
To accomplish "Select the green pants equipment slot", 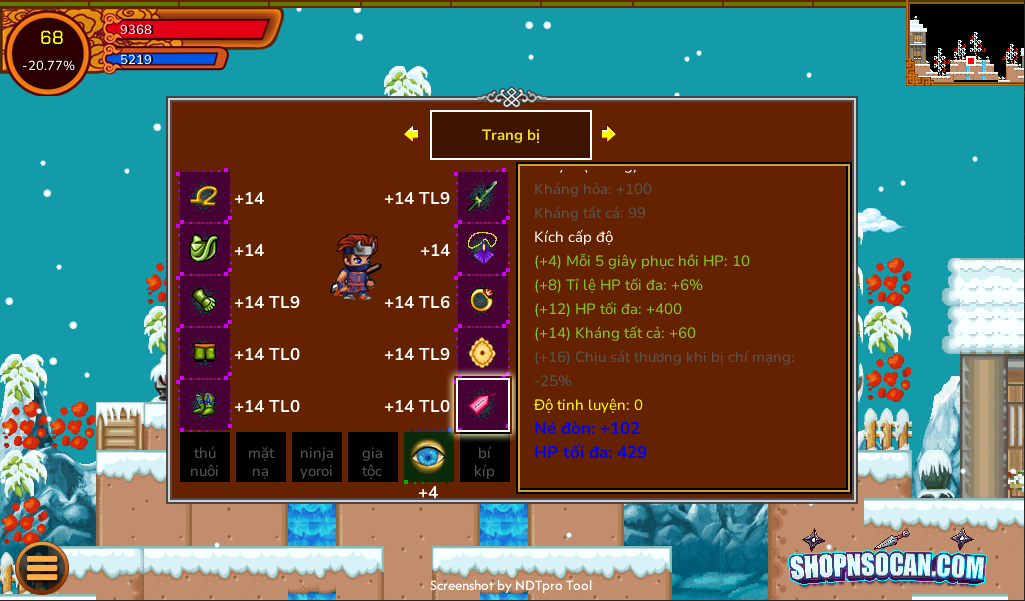I will click(x=205, y=354).
